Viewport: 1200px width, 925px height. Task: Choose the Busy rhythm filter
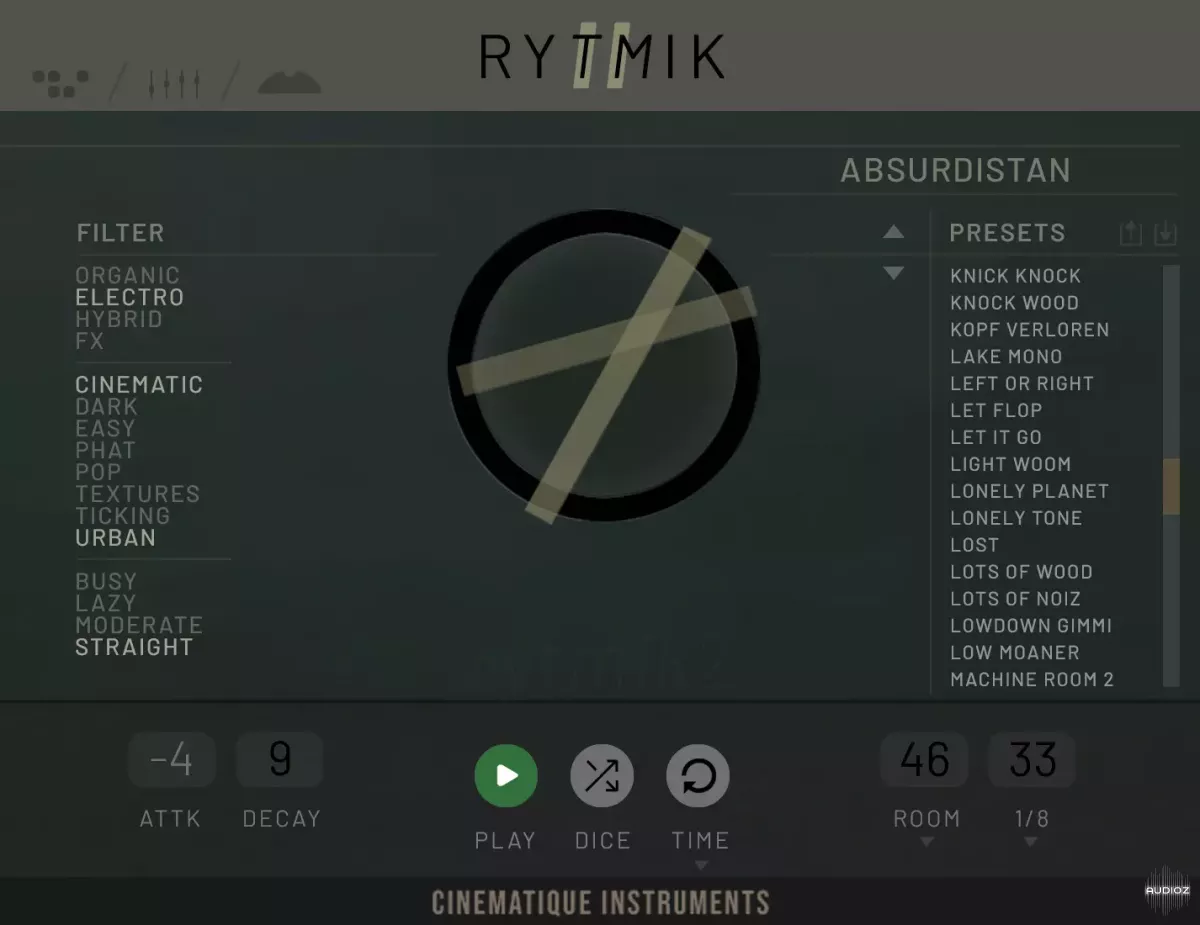[x=106, y=581]
